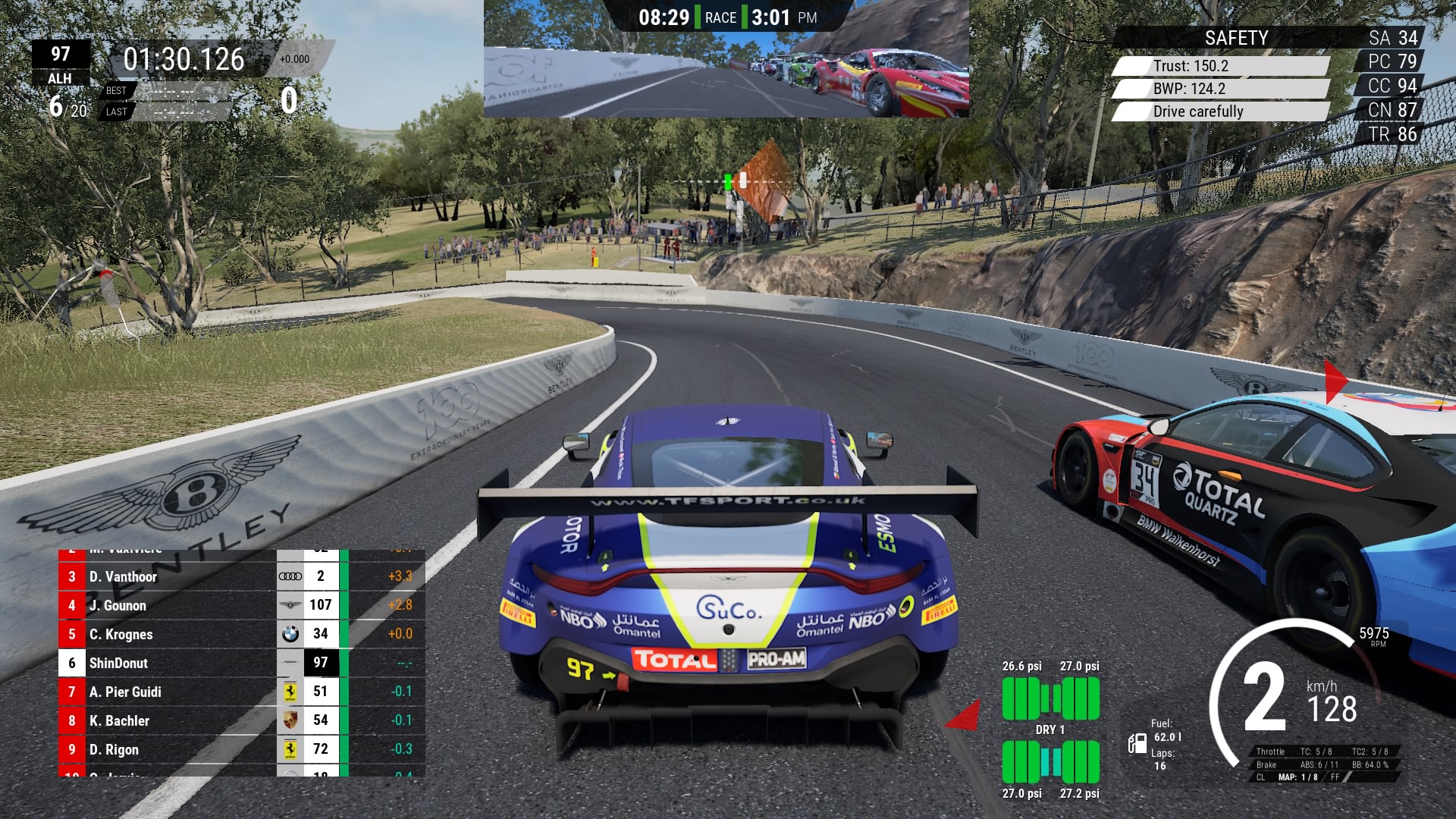Select the Ferrari badge on A. Pier Guidi's row

[291, 692]
